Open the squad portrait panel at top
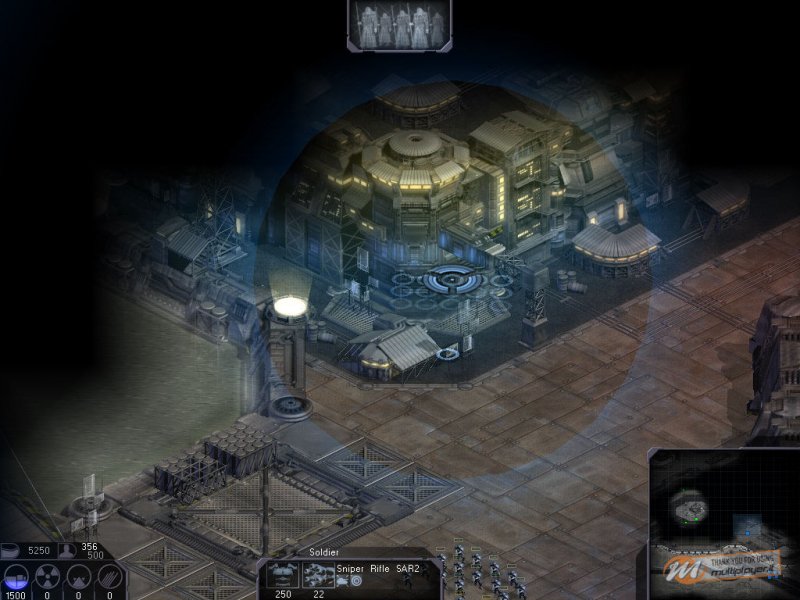Screen dimensions: 800x600 399,25
